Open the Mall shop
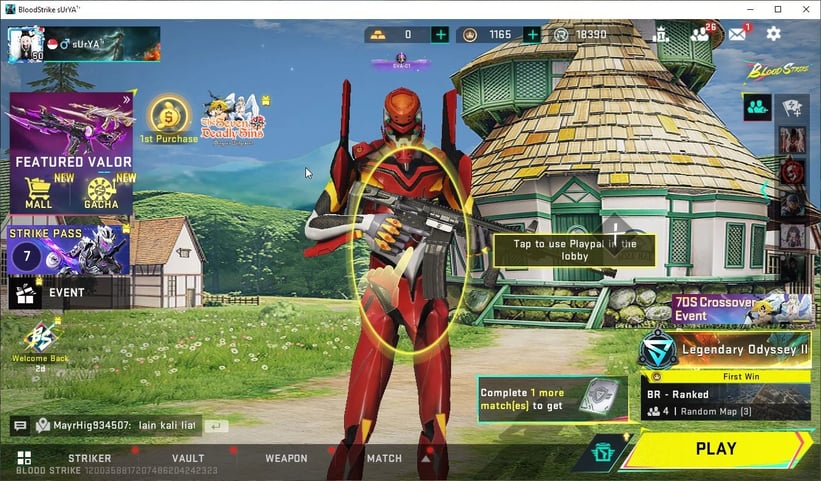 tap(38, 192)
